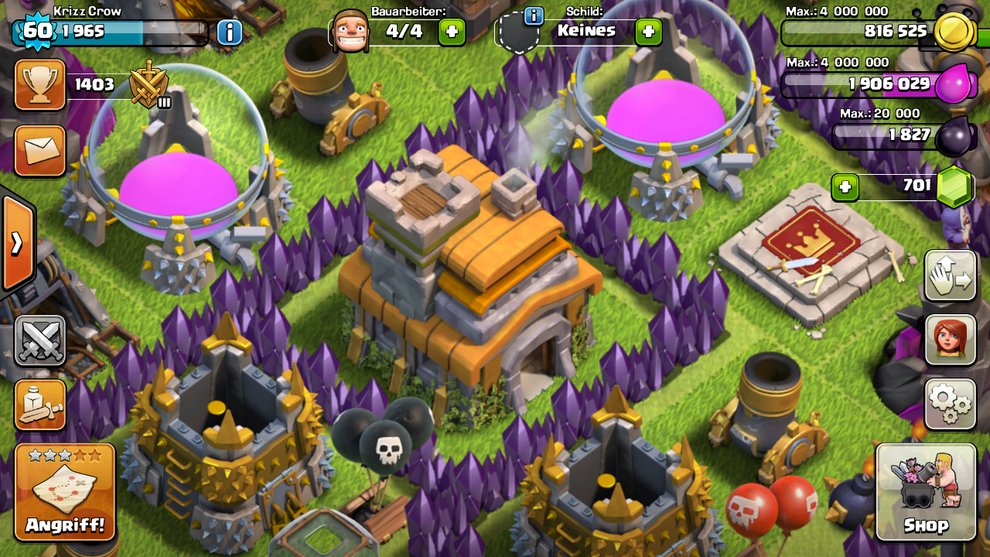The width and height of the screenshot is (990, 557).
Task: Show player info next to the XP bar
Action: 229,32
